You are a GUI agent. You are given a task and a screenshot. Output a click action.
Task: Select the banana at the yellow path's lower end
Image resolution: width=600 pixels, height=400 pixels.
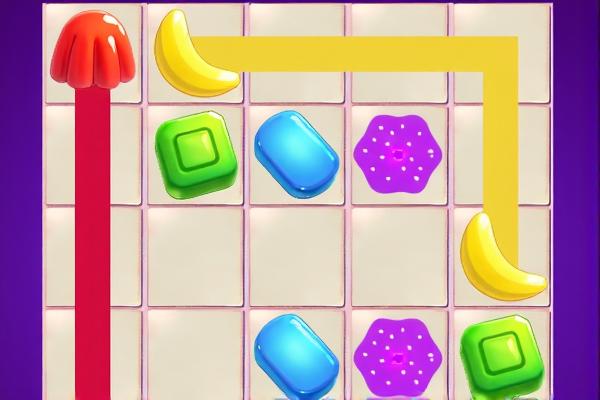(499, 256)
